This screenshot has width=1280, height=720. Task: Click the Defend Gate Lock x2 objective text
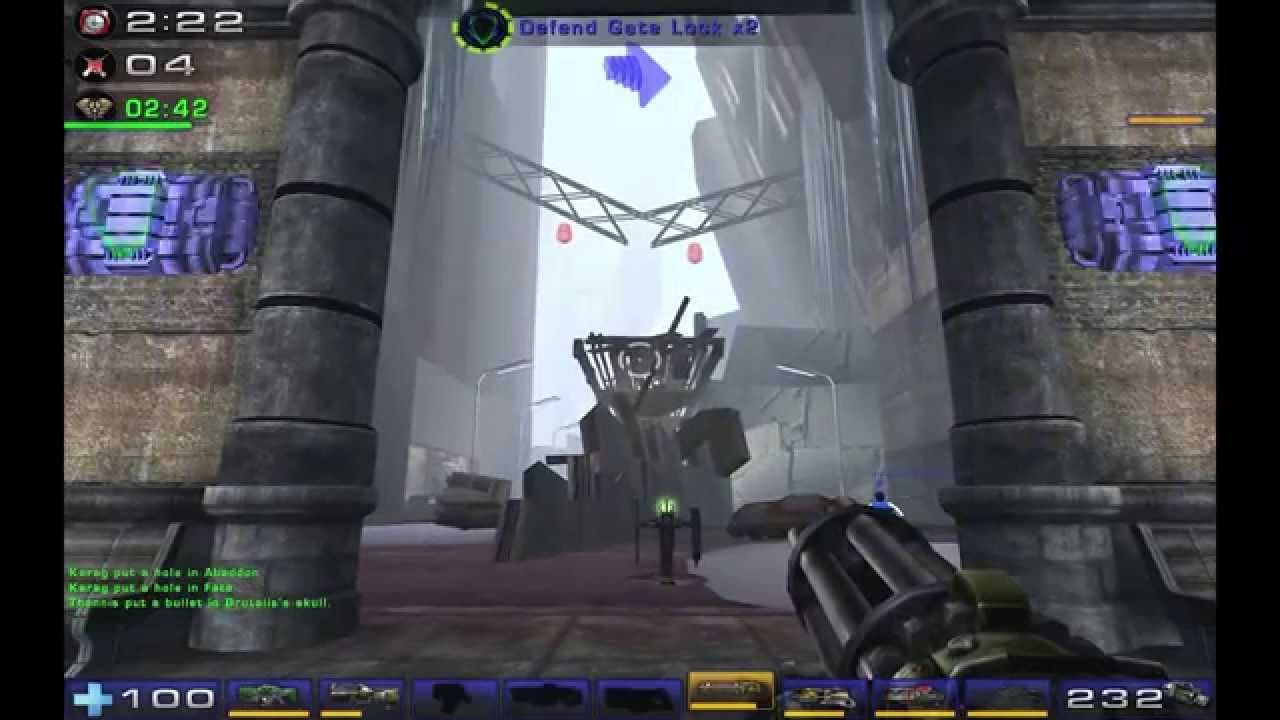[637, 28]
